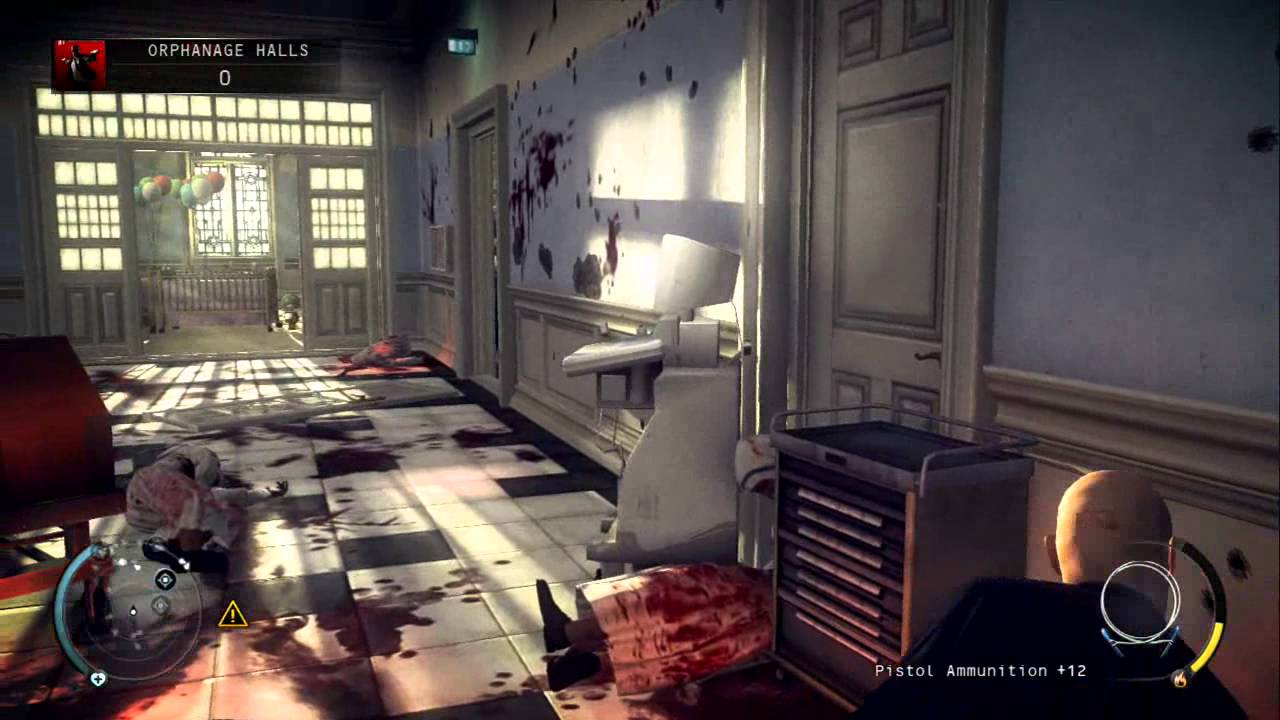
Task: Select the yellow warning triangle on the minimap
Action: (232, 613)
